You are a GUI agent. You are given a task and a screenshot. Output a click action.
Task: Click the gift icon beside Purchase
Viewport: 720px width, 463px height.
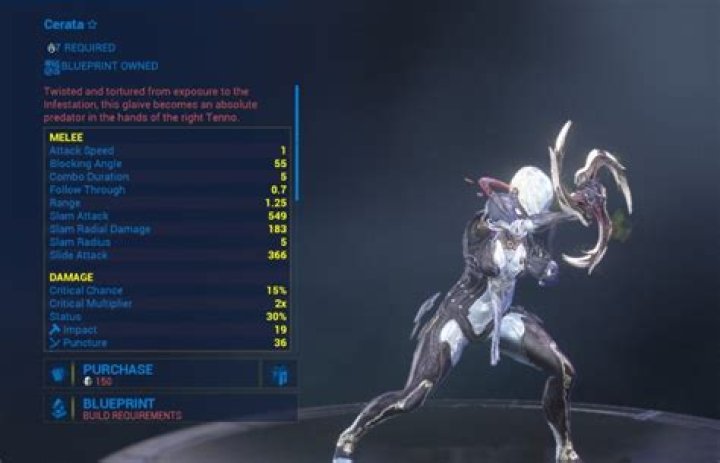[279, 374]
